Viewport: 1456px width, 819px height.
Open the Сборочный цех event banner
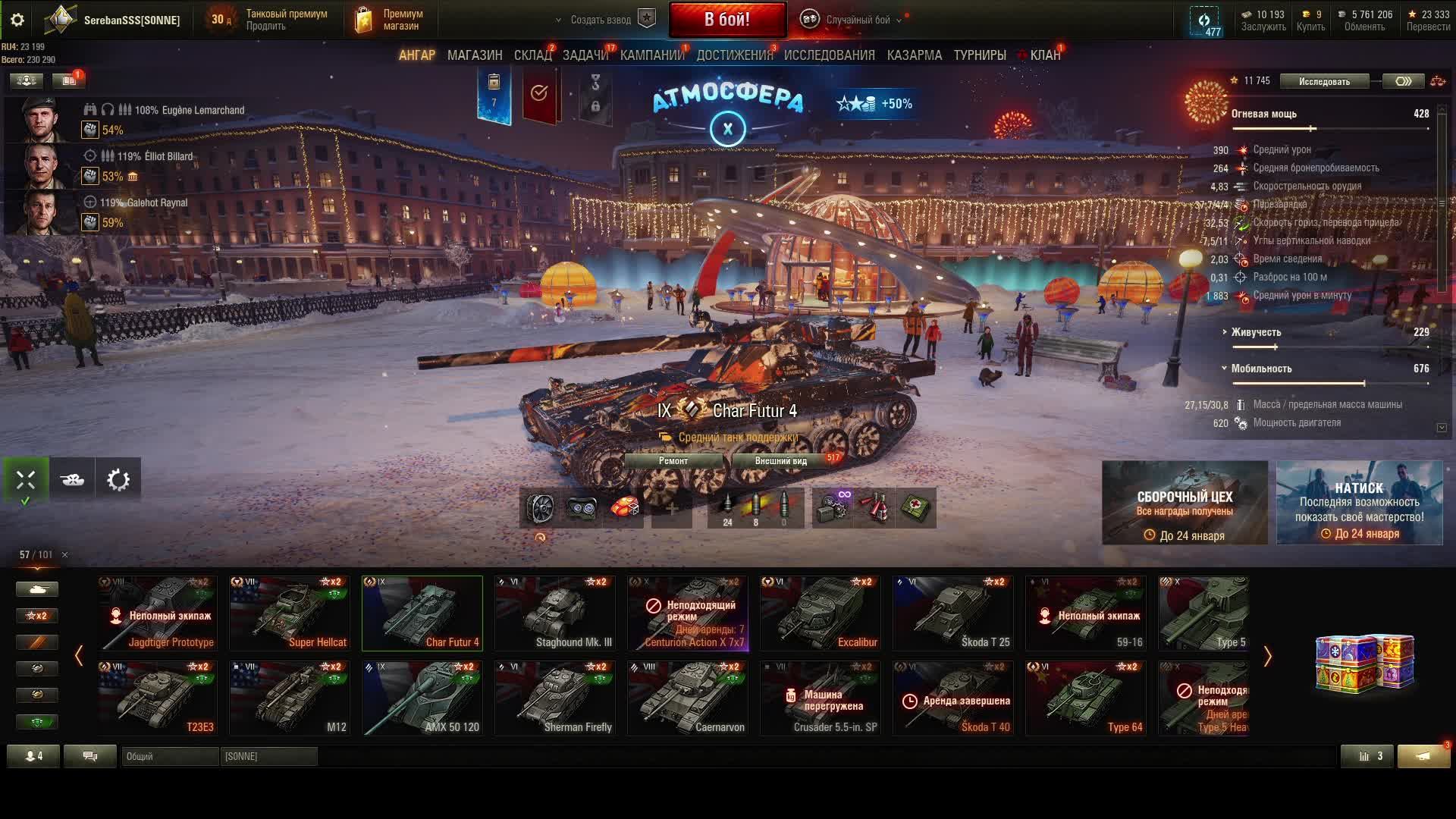(x=1185, y=503)
